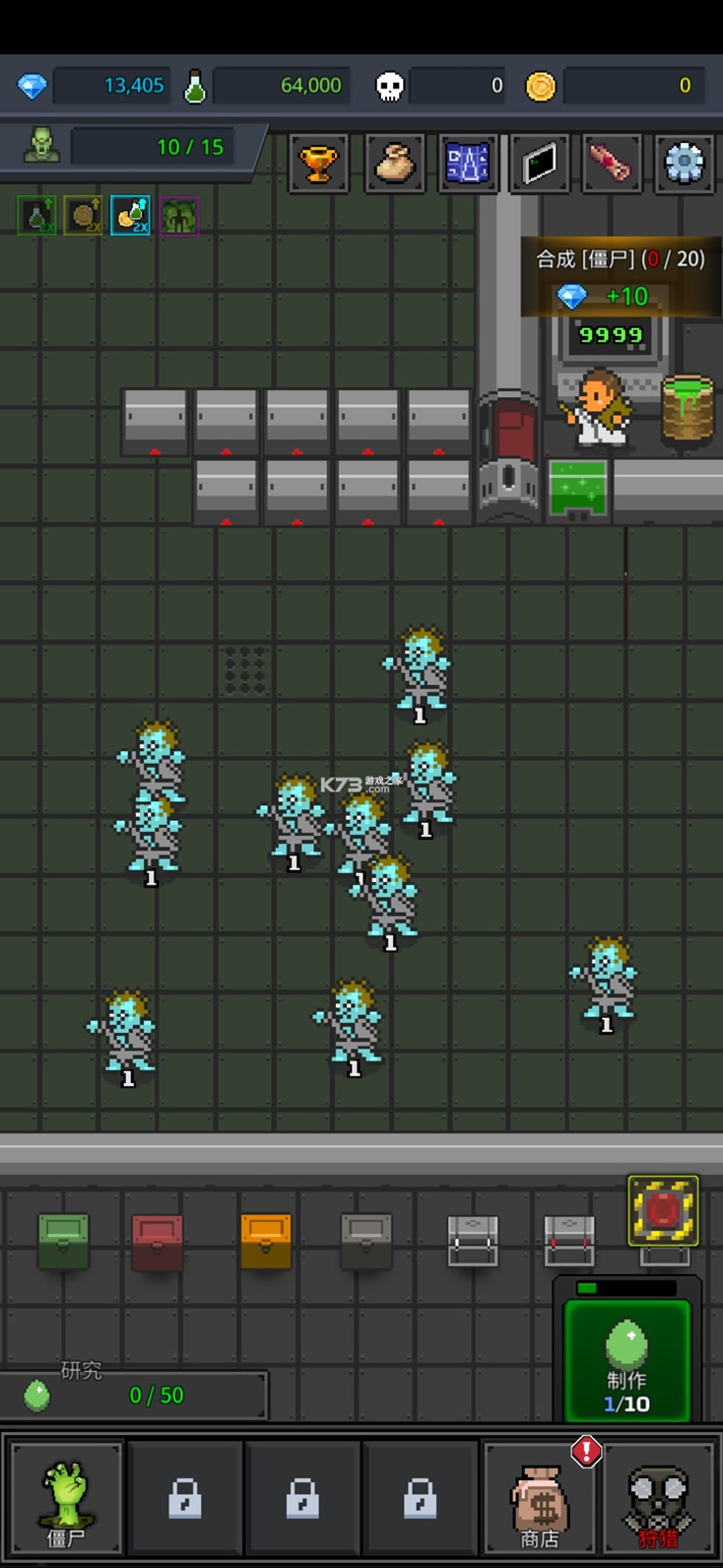Open the 合成 [僵尸] merge quest banner
This screenshot has width=723, height=1568.
point(621,277)
